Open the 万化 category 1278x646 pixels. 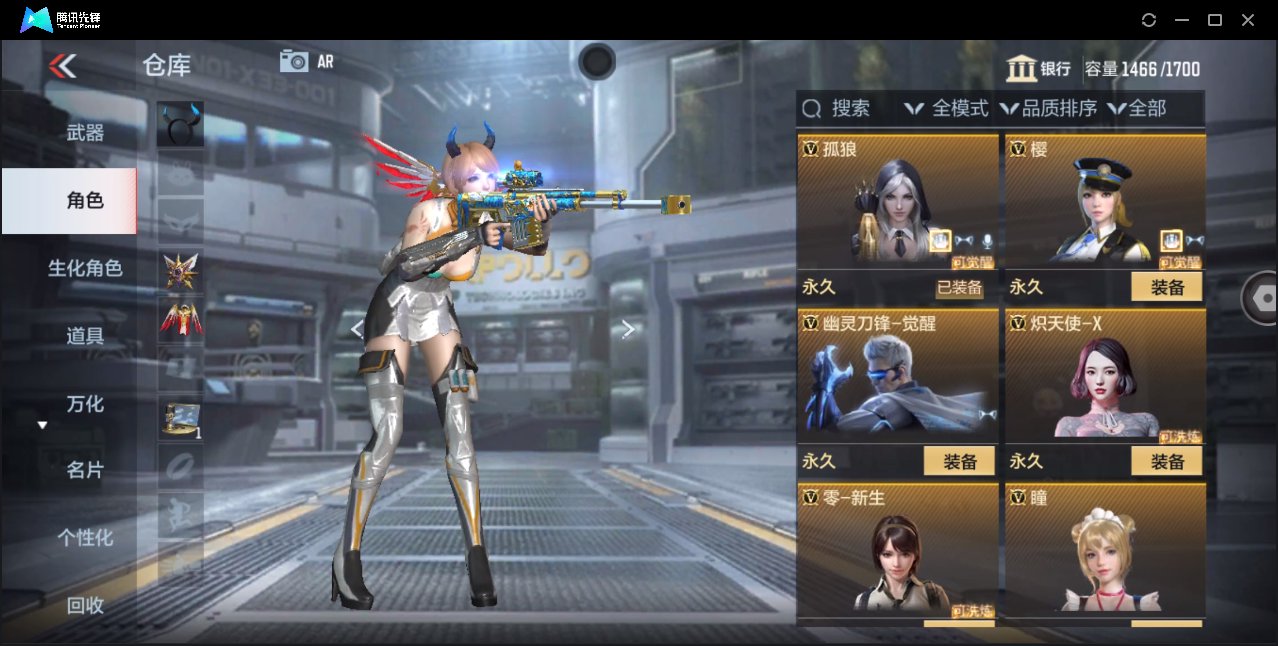coord(85,404)
